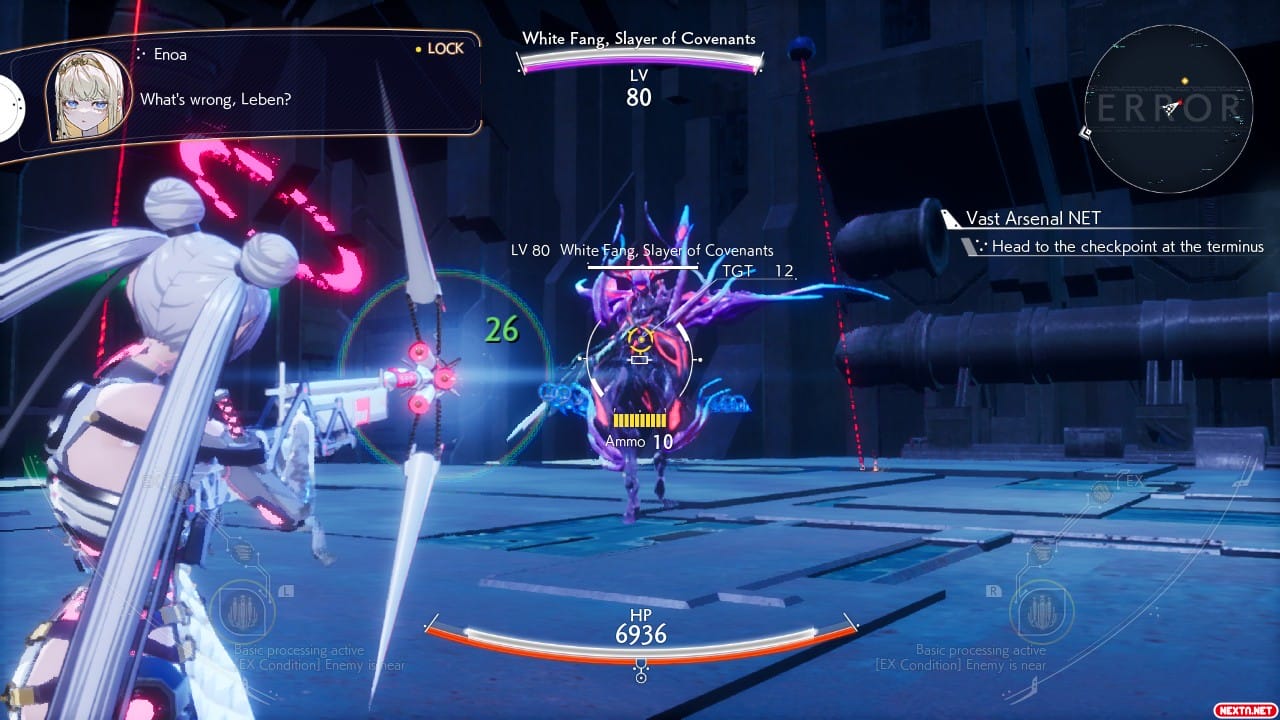1280x720 pixels.
Task: Toggle the LOCK indicator
Action: [440, 48]
